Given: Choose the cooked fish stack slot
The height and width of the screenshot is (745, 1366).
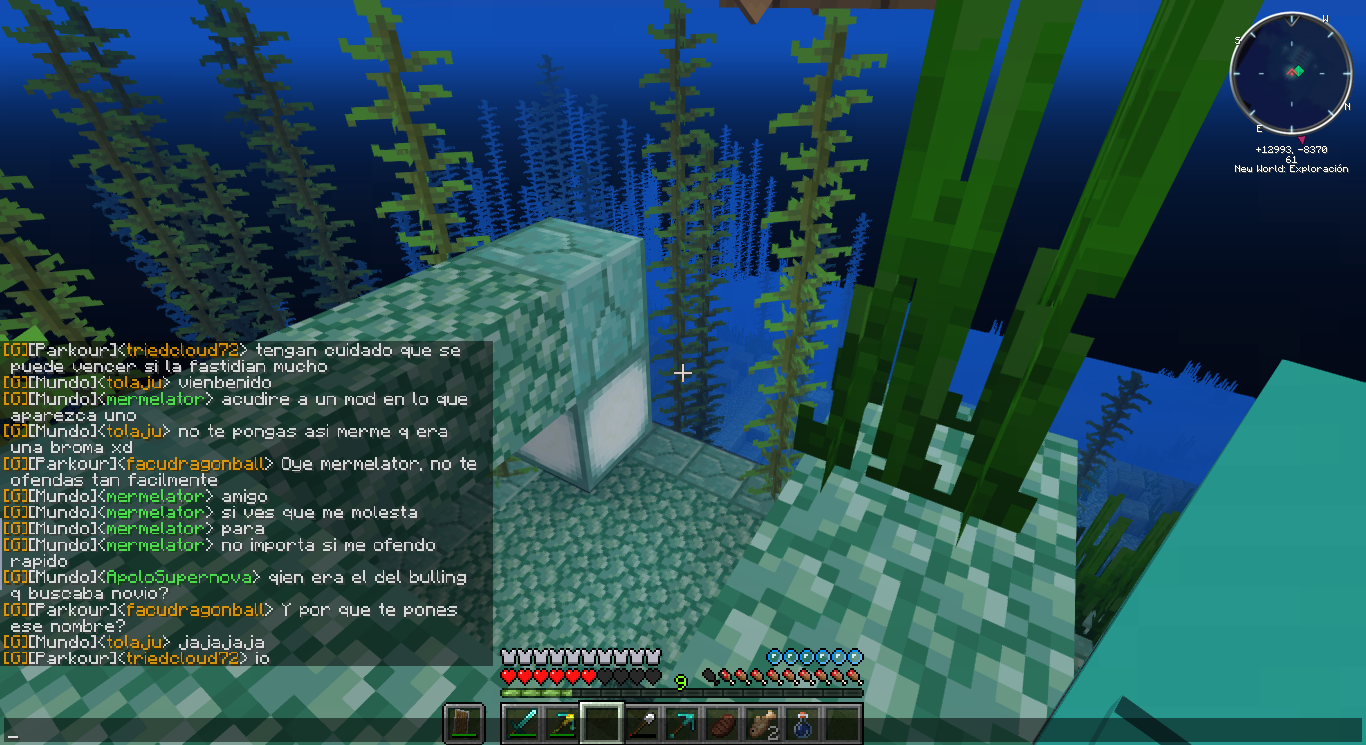Looking at the screenshot, I should click(762, 723).
